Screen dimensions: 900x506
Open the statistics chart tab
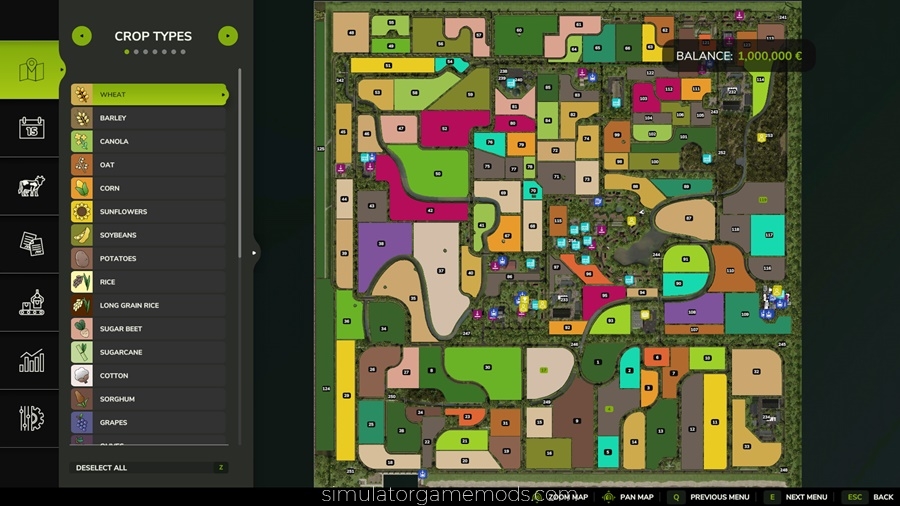32,361
